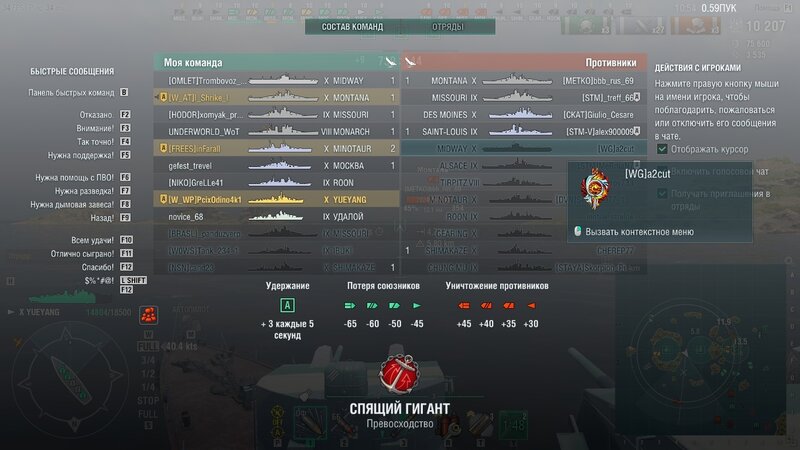Click enemy Giulio_Cesare on DES MOINES
This screenshot has height=450, width=800.
click(x=601, y=114)
